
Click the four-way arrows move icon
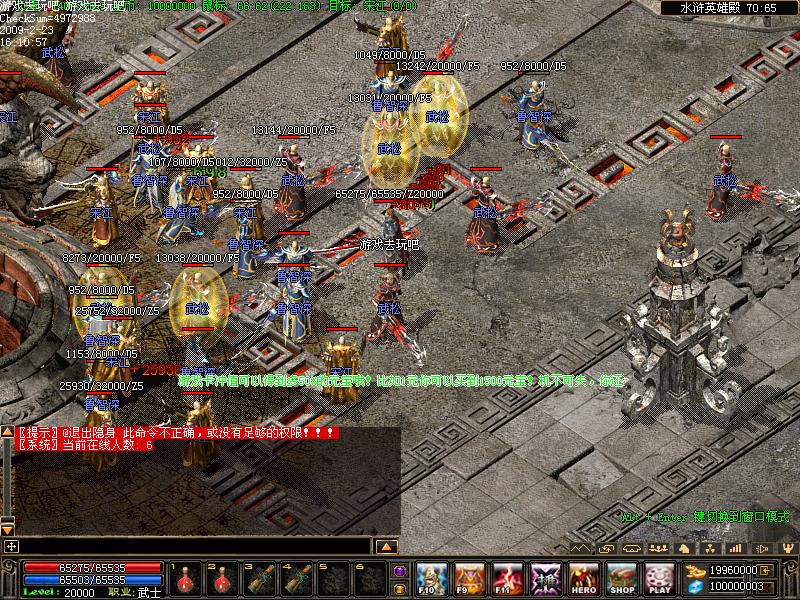pyautogui.click(x=11, y=546)
